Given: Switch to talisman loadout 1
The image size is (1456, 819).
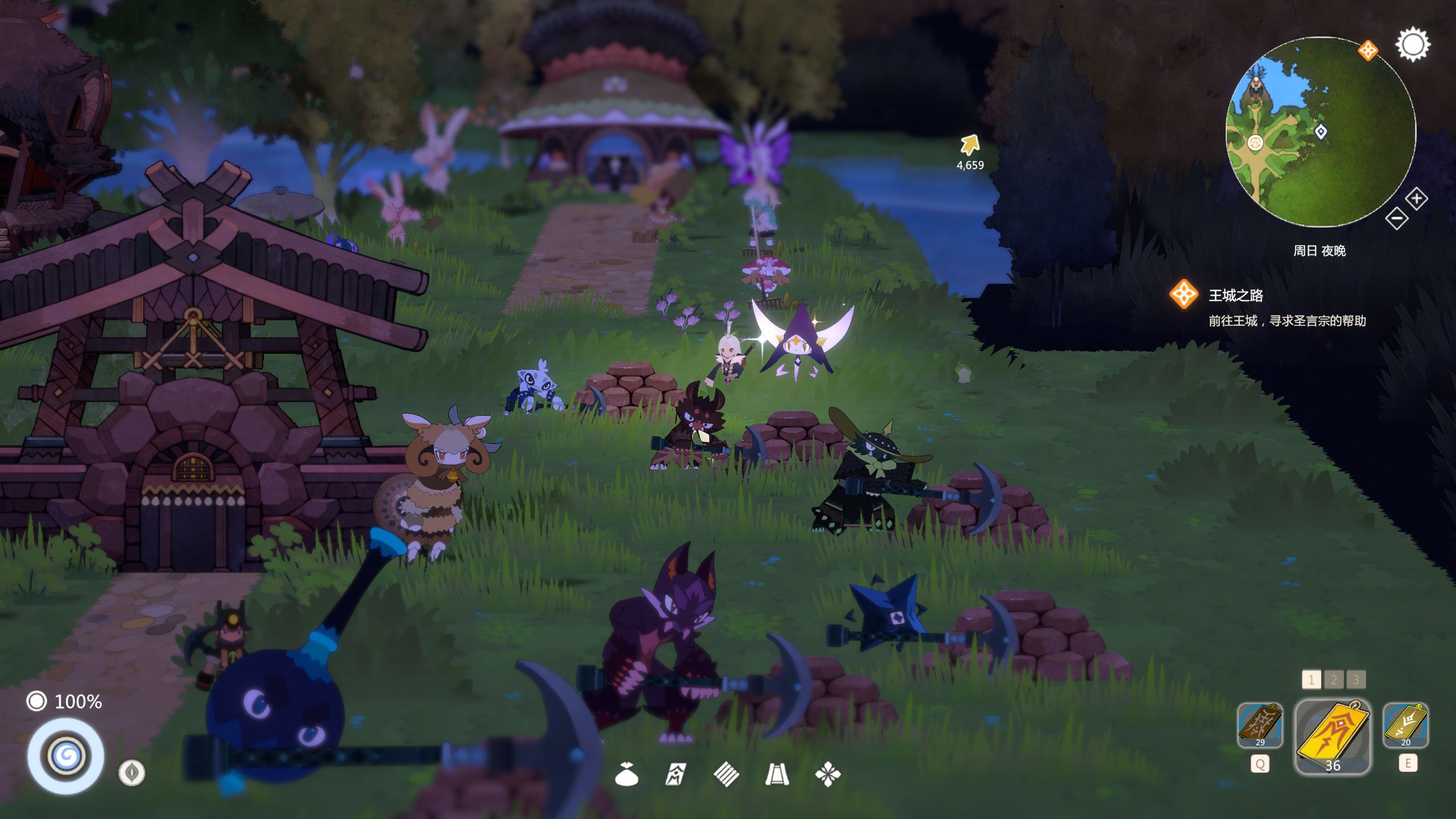Looking at the screenshot, I should point(1311,679).
